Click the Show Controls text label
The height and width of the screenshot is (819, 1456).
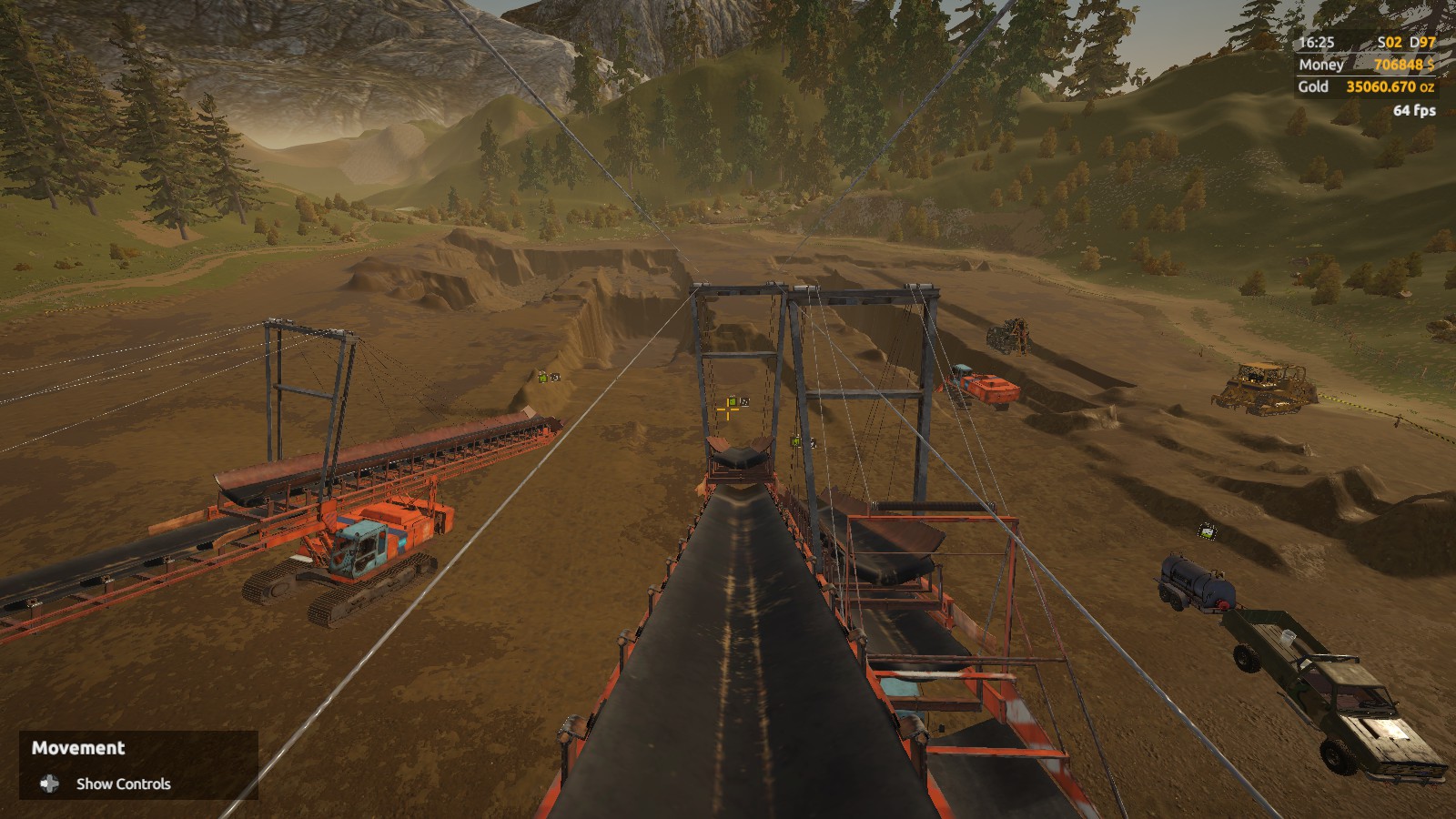coord(124,784)
